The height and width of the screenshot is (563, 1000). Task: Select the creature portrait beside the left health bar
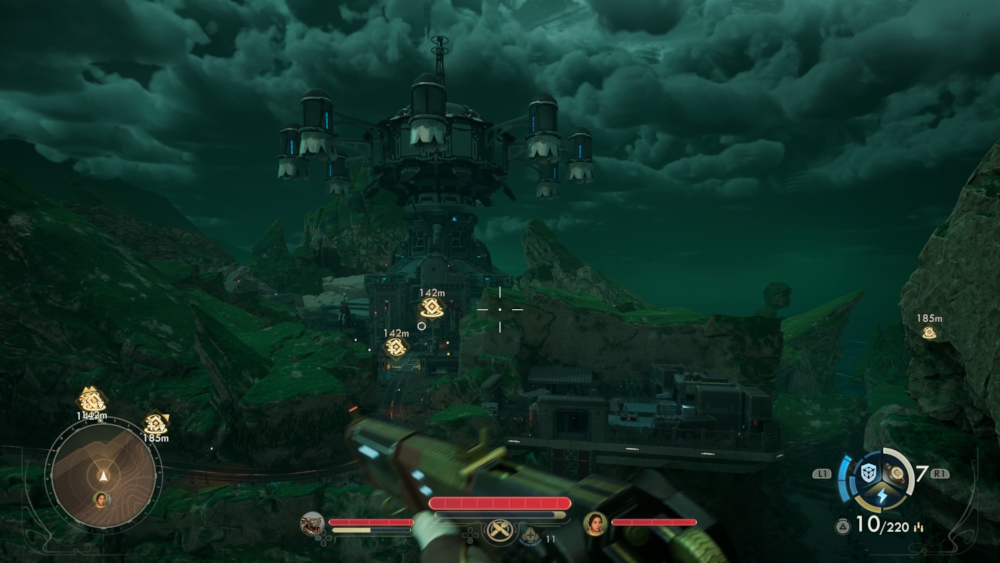tap(312, 523)
